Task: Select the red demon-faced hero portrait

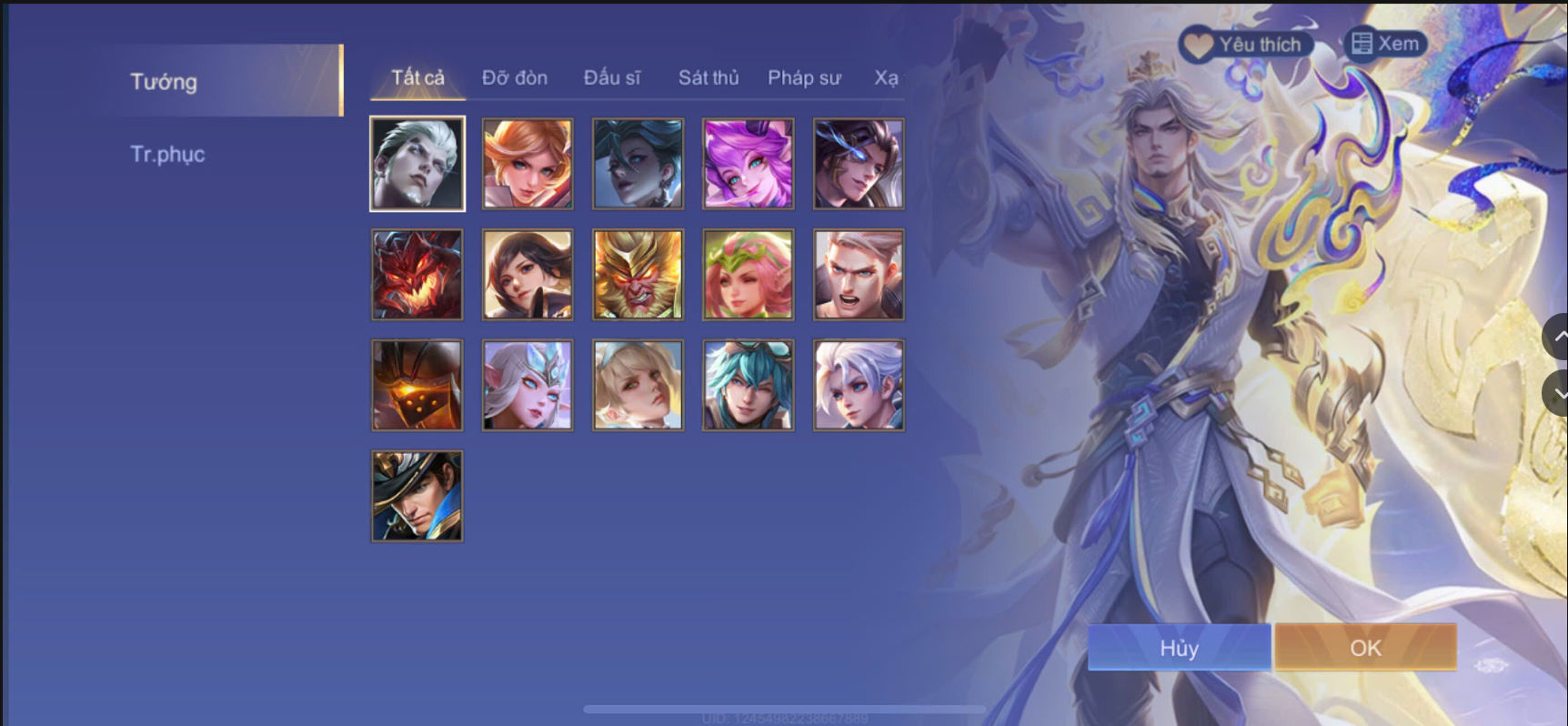Action: [417, 275]
